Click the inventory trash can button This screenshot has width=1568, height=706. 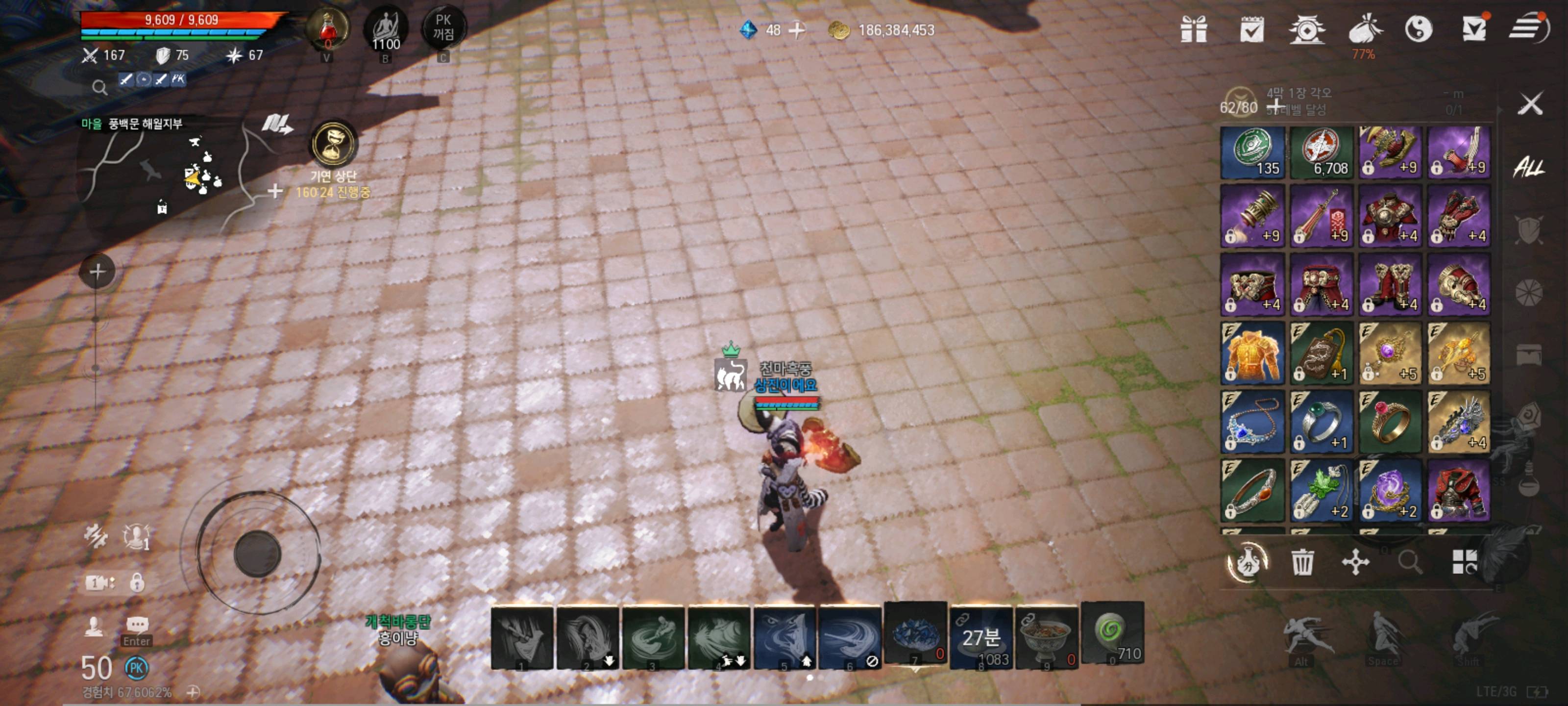coord(1302,562)
